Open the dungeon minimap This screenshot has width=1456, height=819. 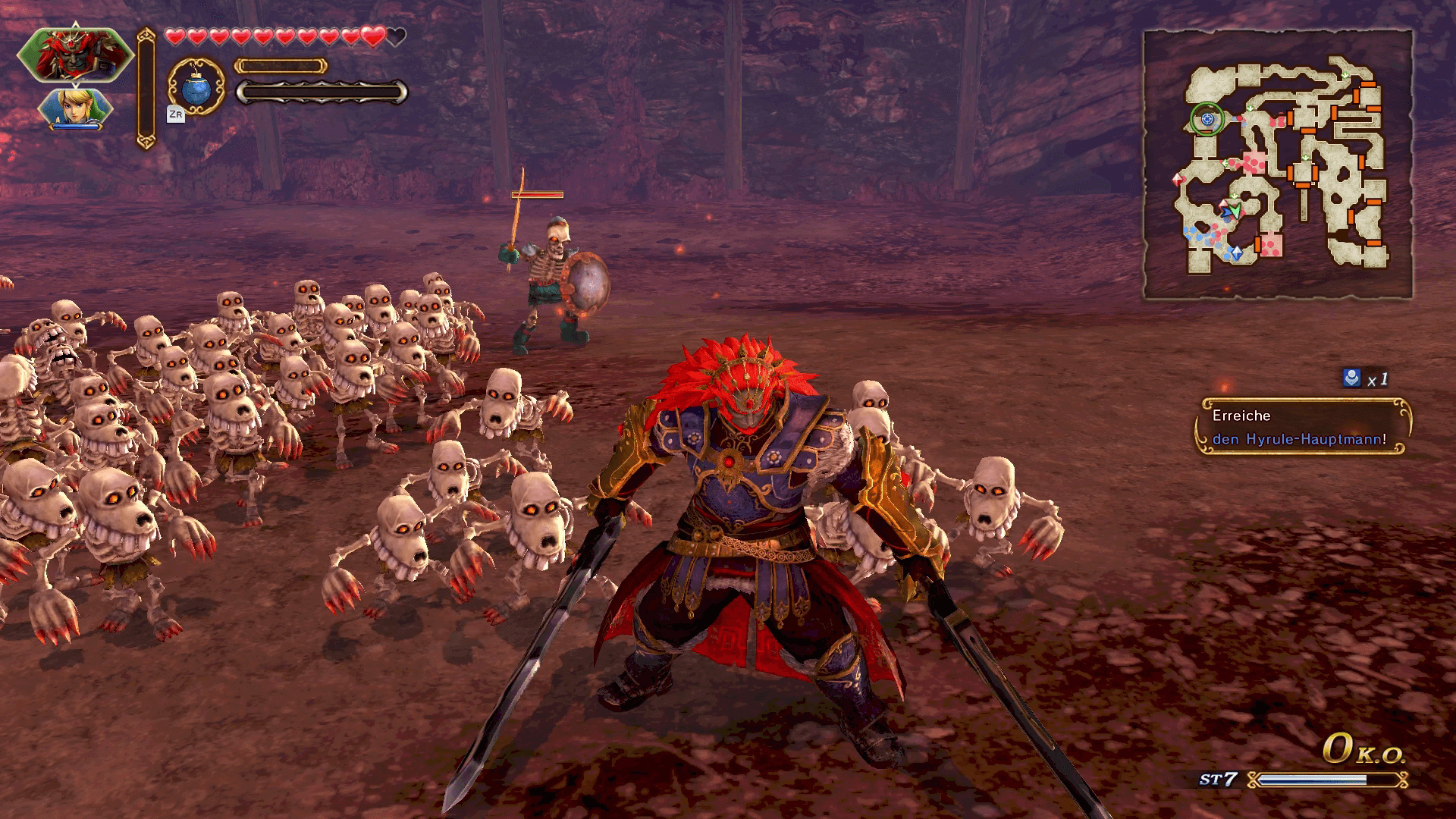pyautogui.click(x=1278, y=164)
